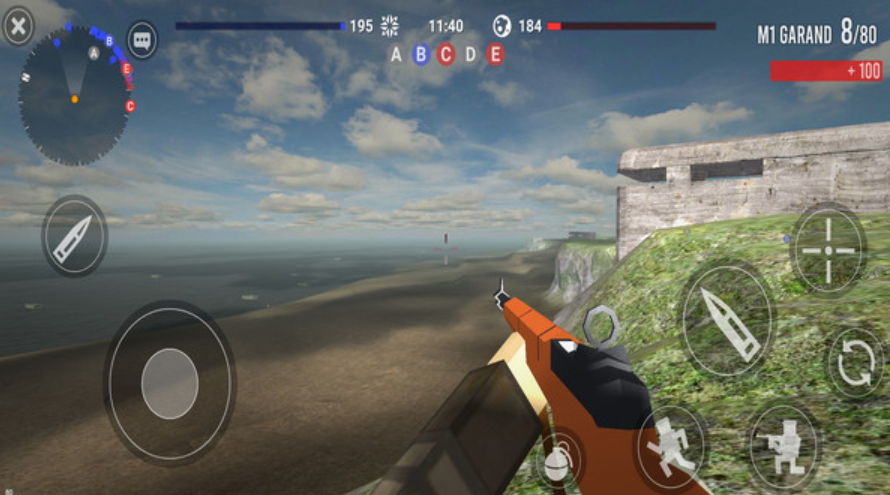Tap the circular radar minimap

74,98
